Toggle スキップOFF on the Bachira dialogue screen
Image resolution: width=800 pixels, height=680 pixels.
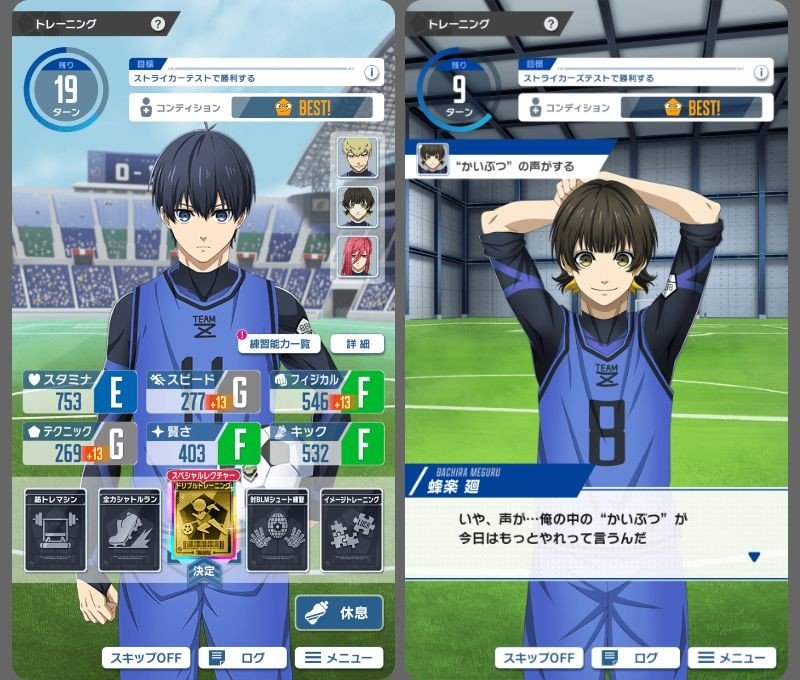537,657
